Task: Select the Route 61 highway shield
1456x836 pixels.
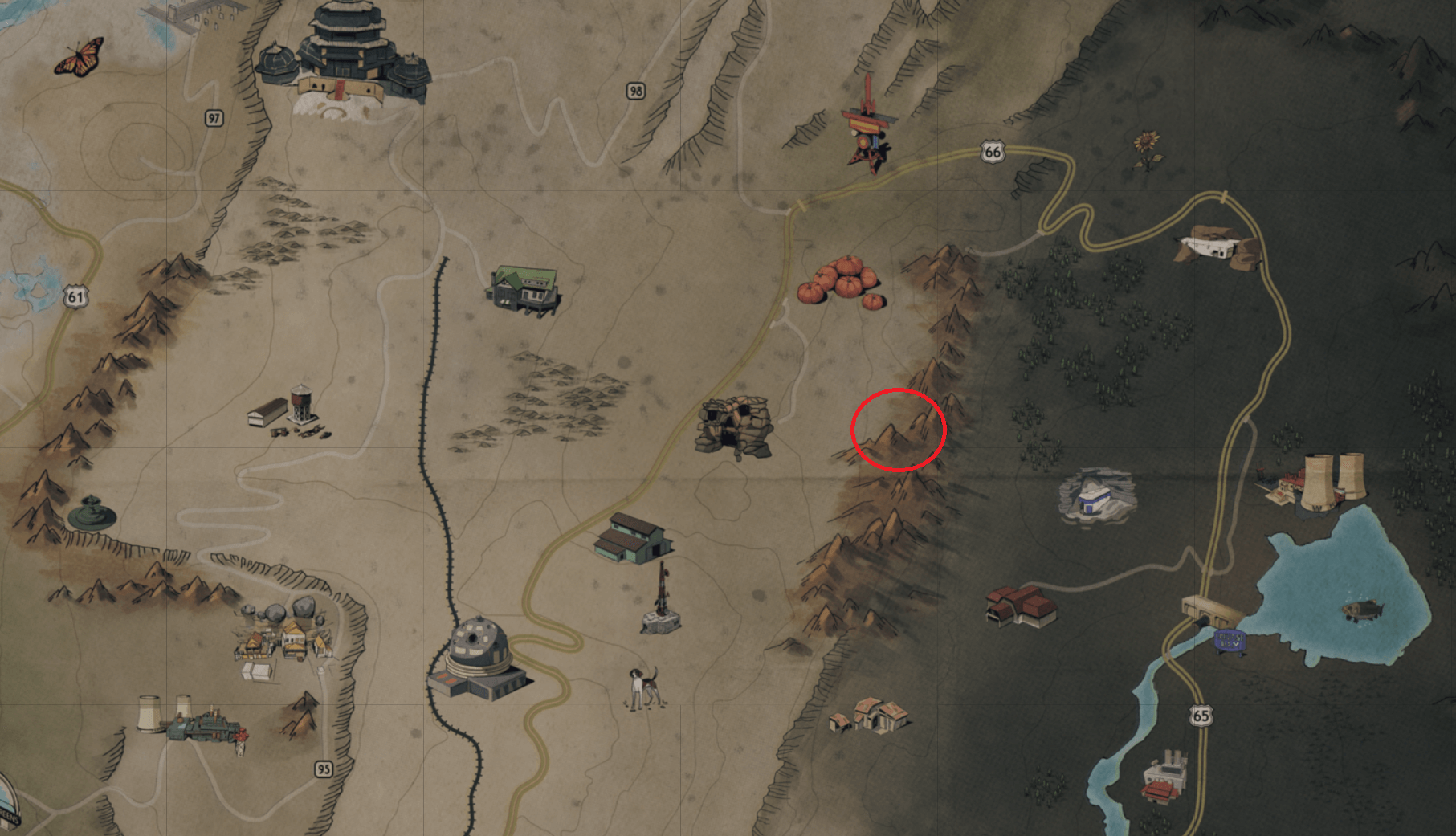Action: (77, 296)
